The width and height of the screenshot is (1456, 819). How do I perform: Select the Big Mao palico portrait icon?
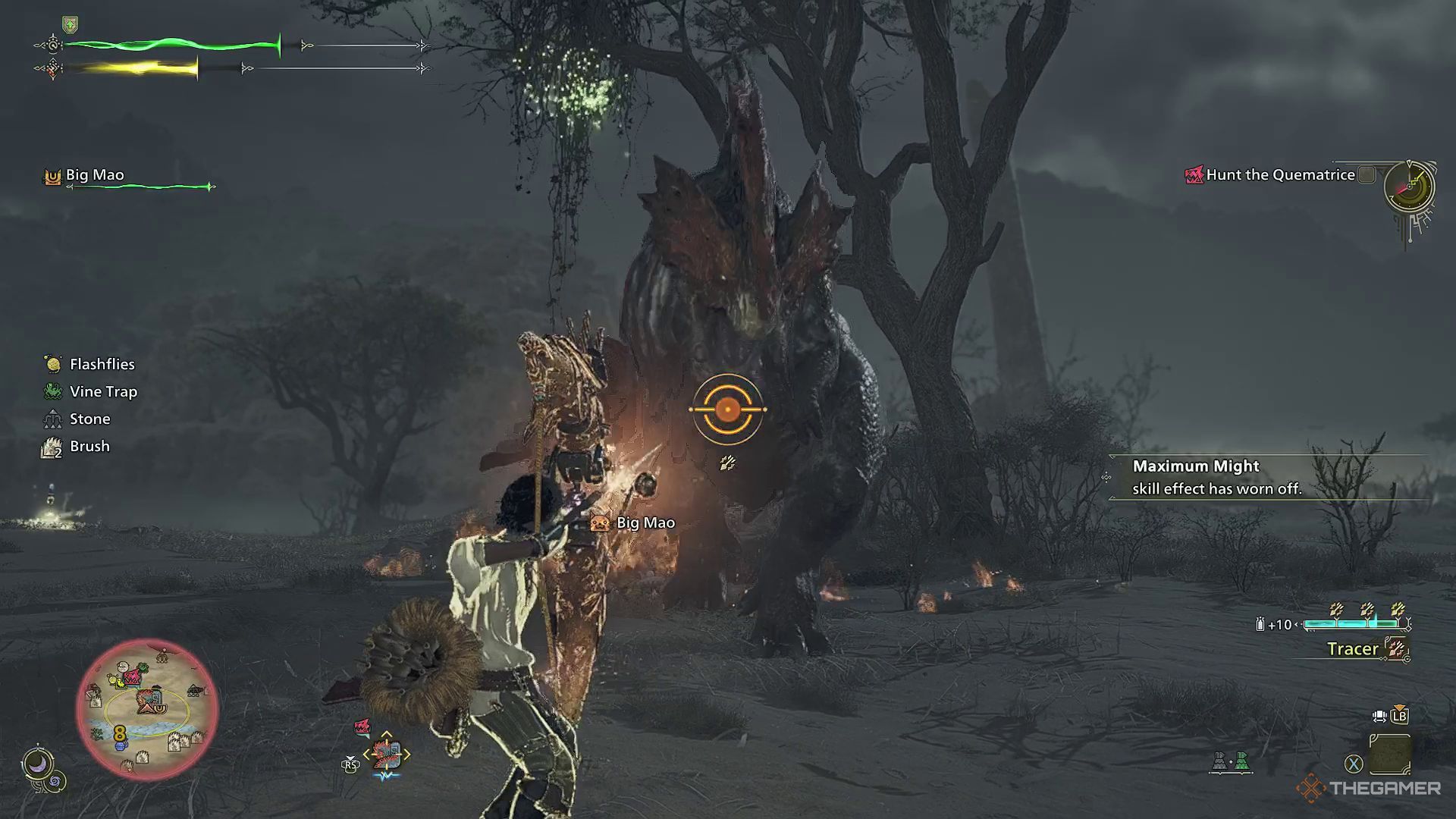[x=52, y=174]
